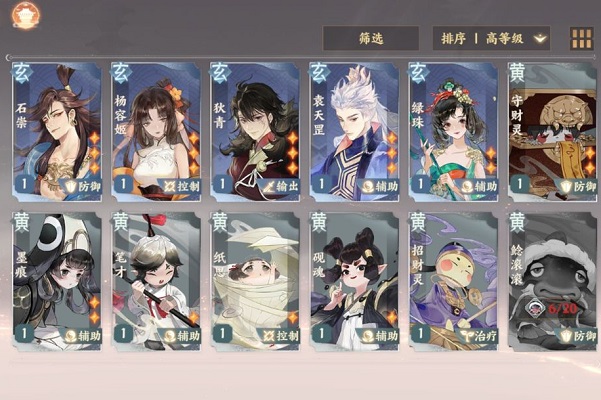Screen dimensions: 601x400
Task: Select the 墨痕 character card
Action: point(56,280)
